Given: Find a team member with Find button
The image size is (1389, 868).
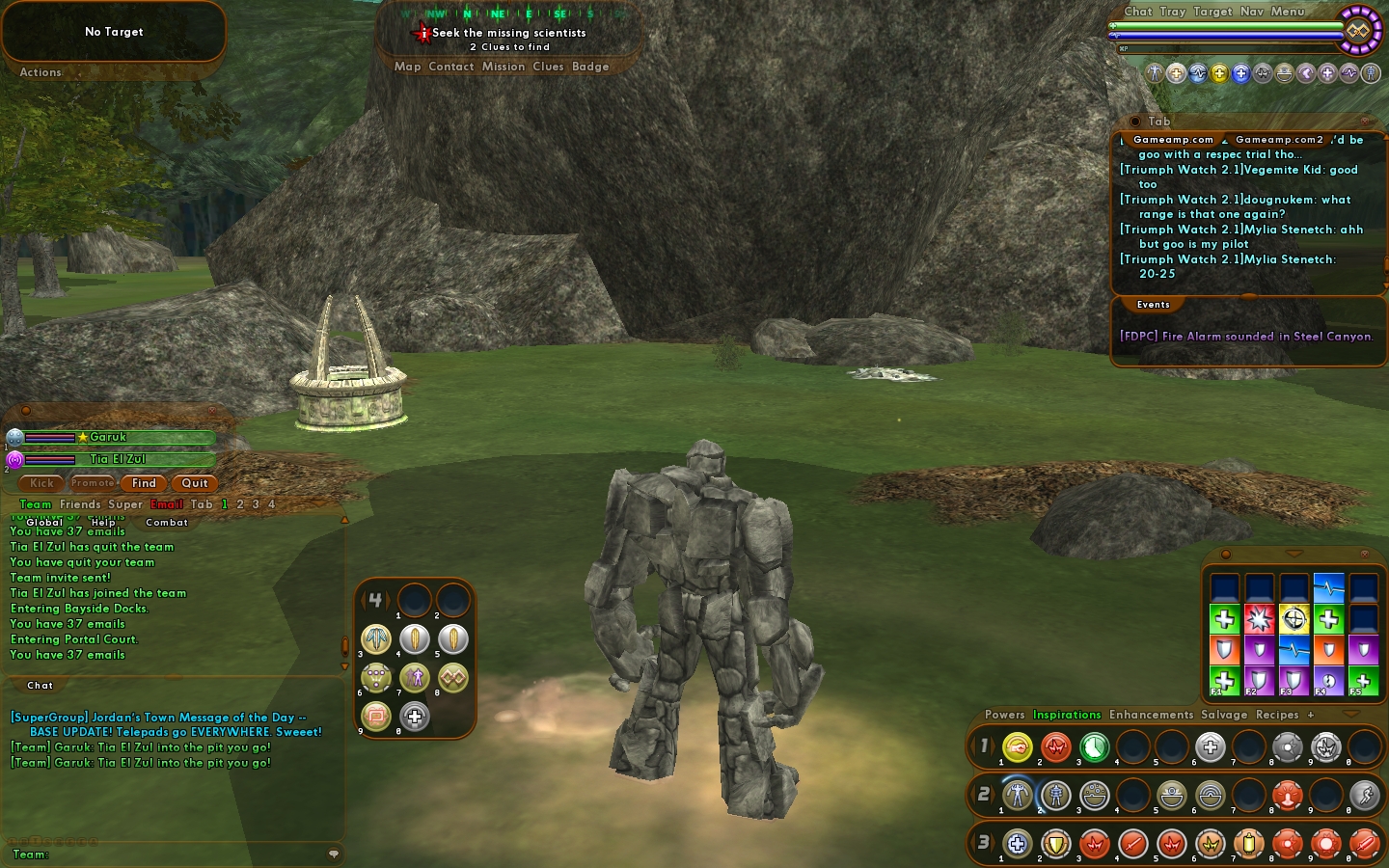Looking at the screenshot, I should click(x=144, y=483).
